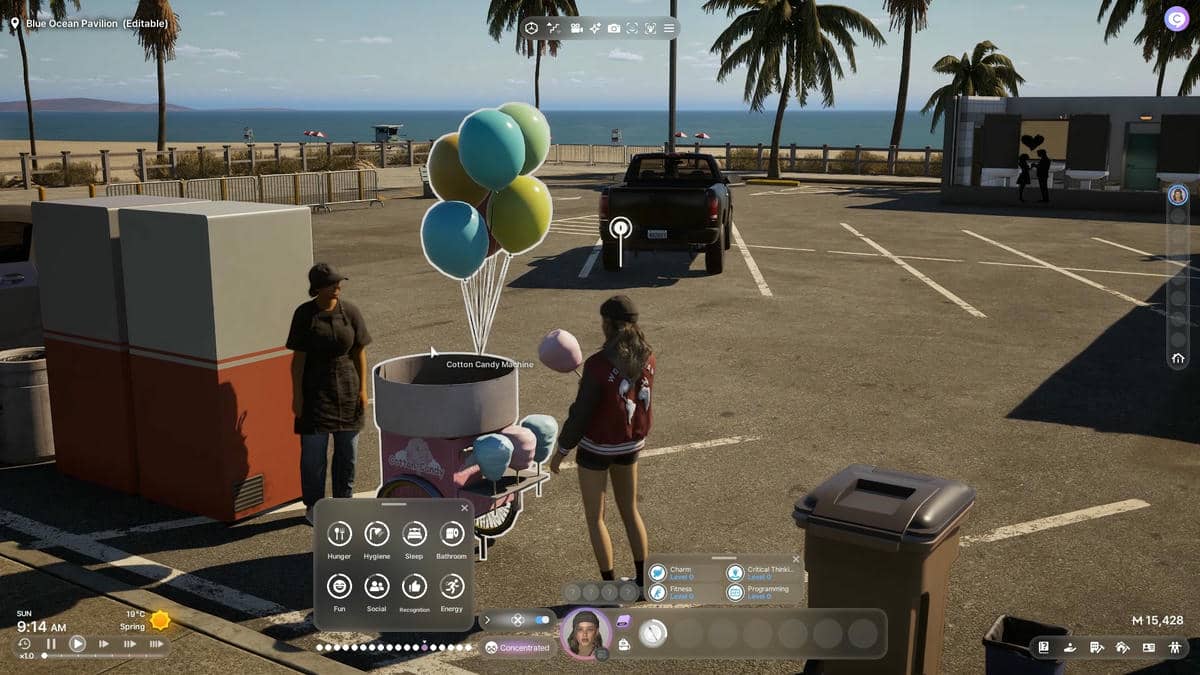Open the top toolbar hamburger menu

(x=669, y=28)
